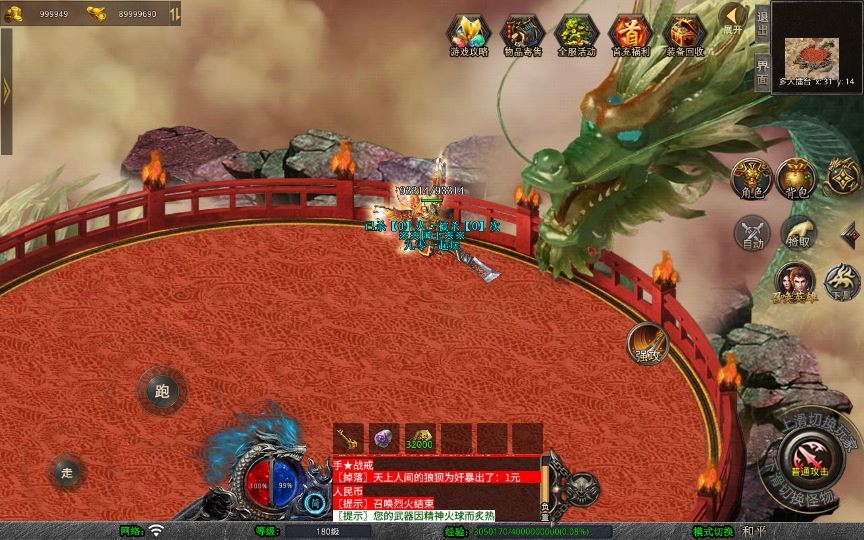Image resolution: width=864 pixels, height=540 pixels.
Task: Click the 展开 expand arrow button
Action: 734,18
